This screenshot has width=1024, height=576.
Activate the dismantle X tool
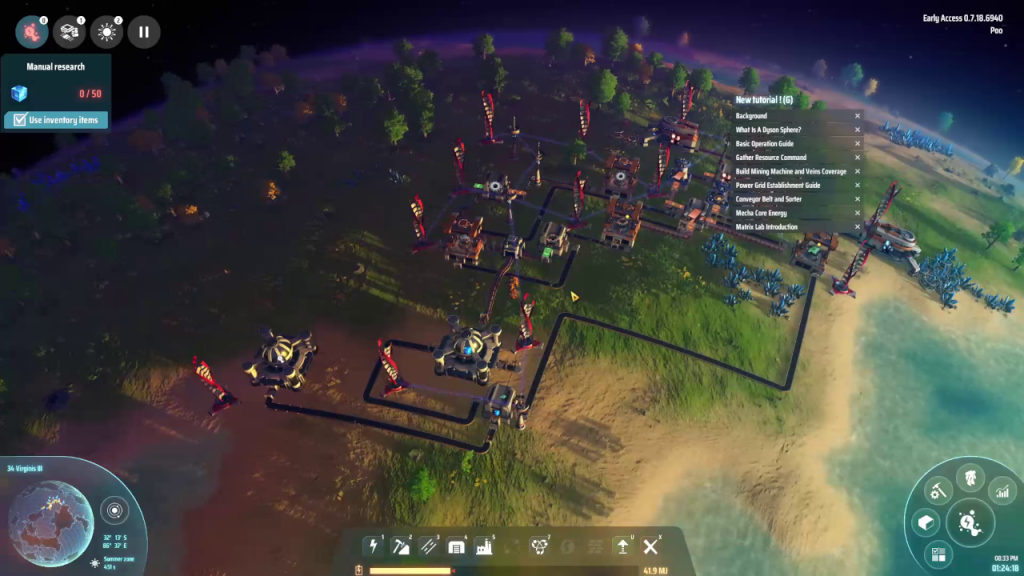pyautogui.click(x=651, y=546)
